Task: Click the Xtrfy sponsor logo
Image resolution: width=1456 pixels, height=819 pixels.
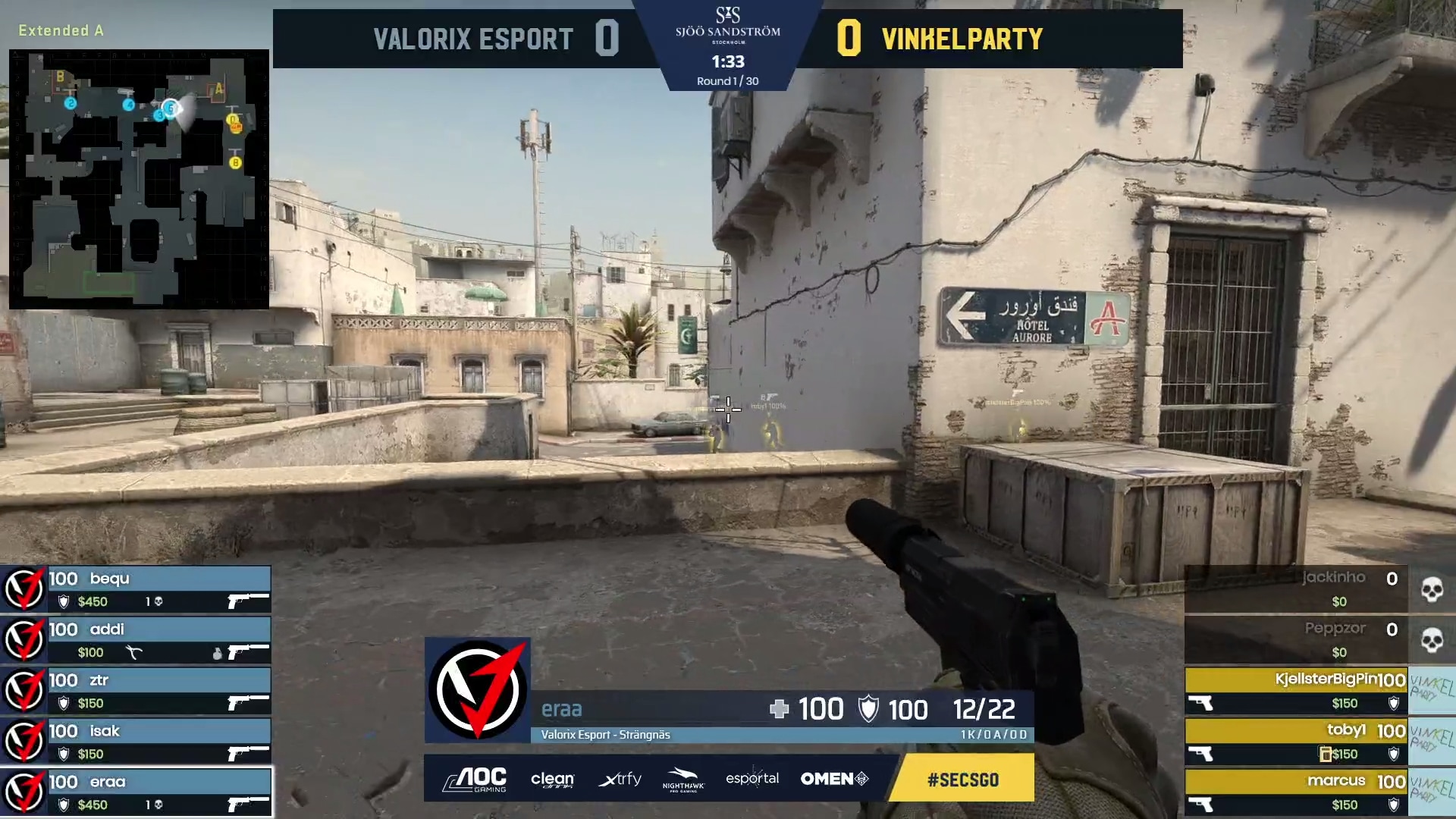Action: pyautogui.click(x=620, y=779)
